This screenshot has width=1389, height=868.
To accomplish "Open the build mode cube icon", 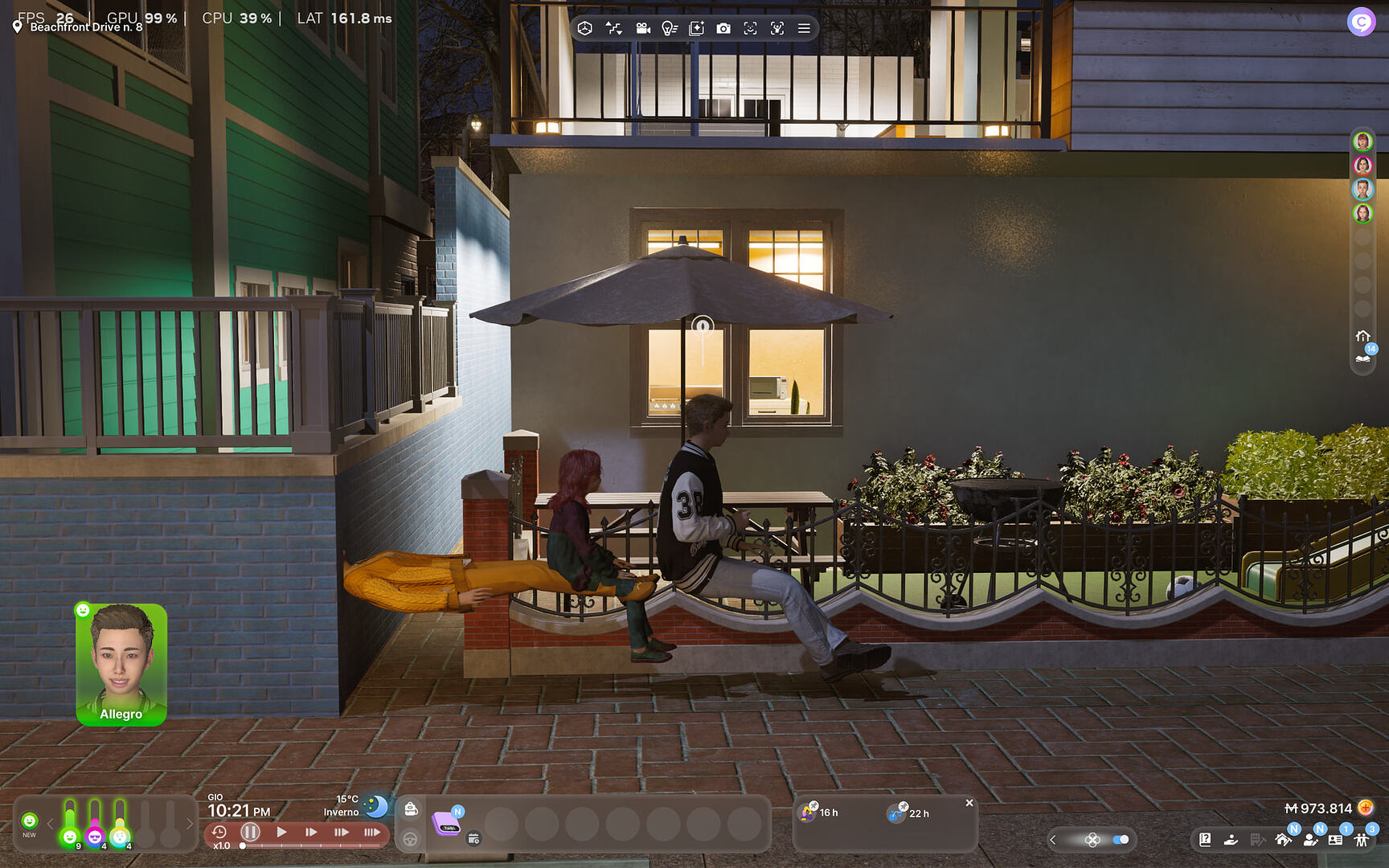I will (585, 28).
